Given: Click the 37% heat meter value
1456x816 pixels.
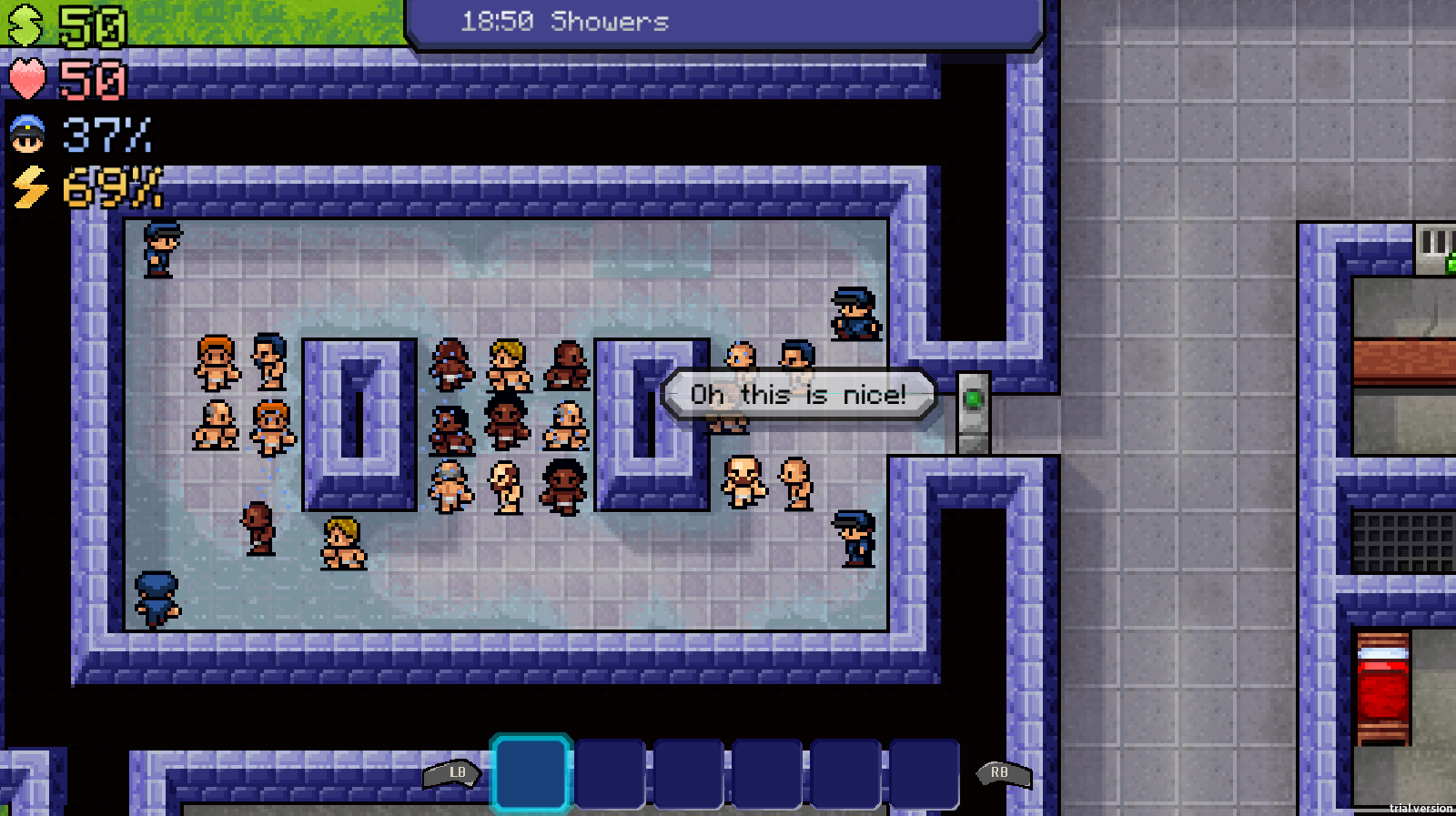Looking at the screenshot, I should pyautogui.click(x=106, y=135).
